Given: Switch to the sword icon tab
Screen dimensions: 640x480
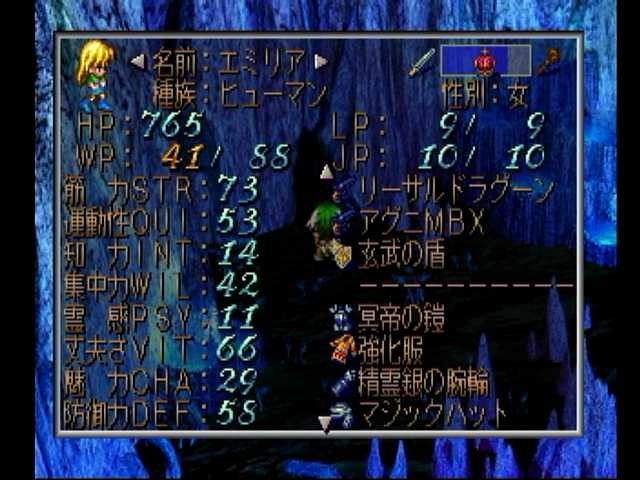Looking at the screenshot, I should point(421,62).
